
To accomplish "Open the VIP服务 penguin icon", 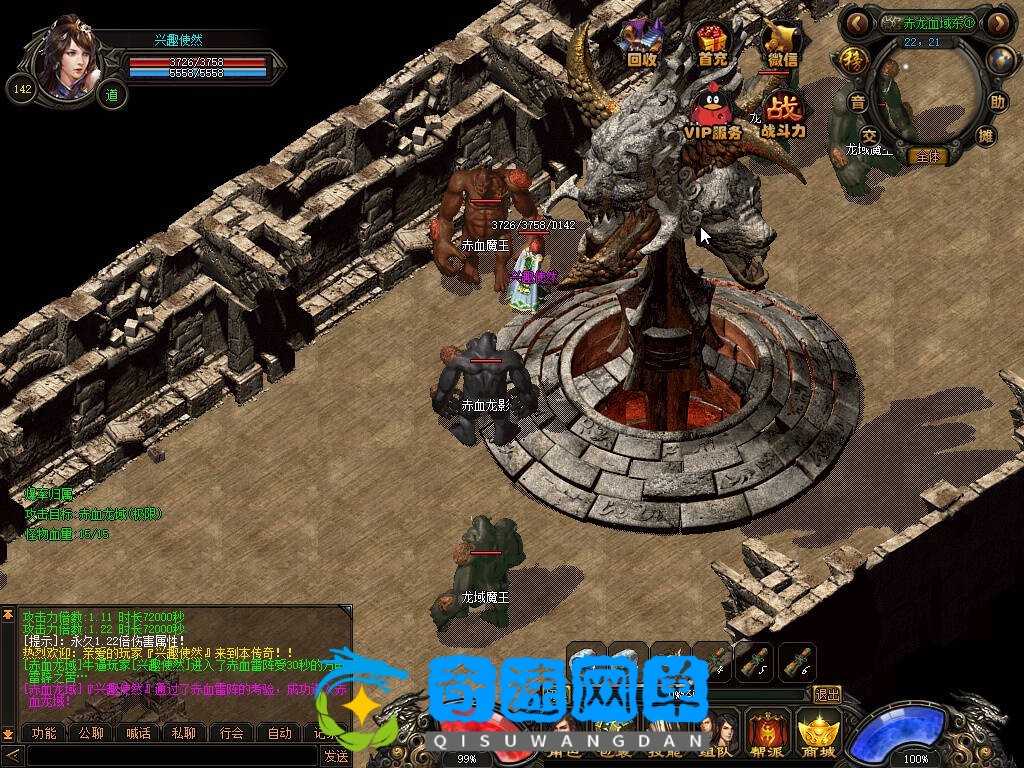I will (x=712, y=110).
